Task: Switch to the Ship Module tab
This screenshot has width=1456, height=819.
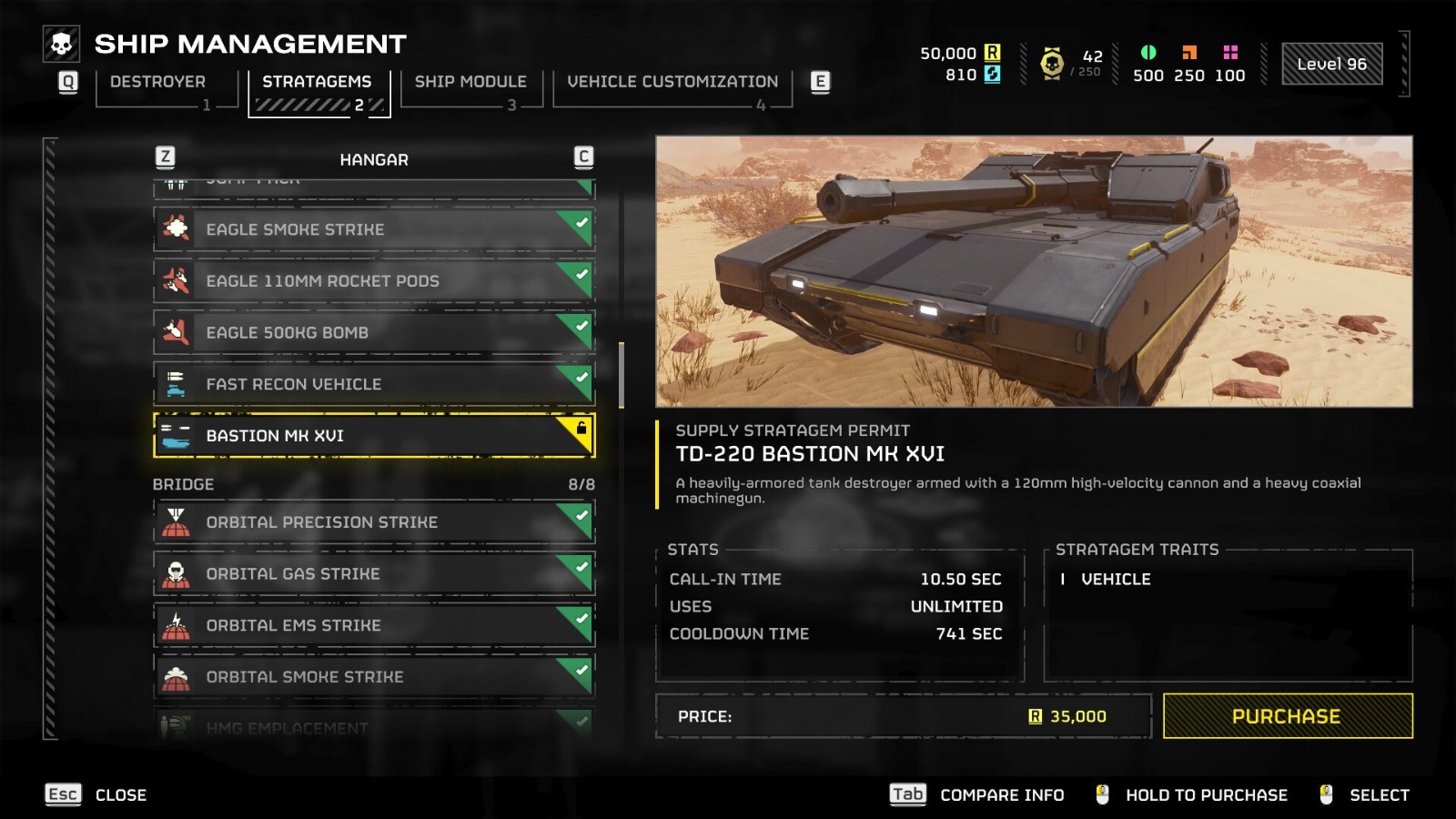Action: (470, 82)
